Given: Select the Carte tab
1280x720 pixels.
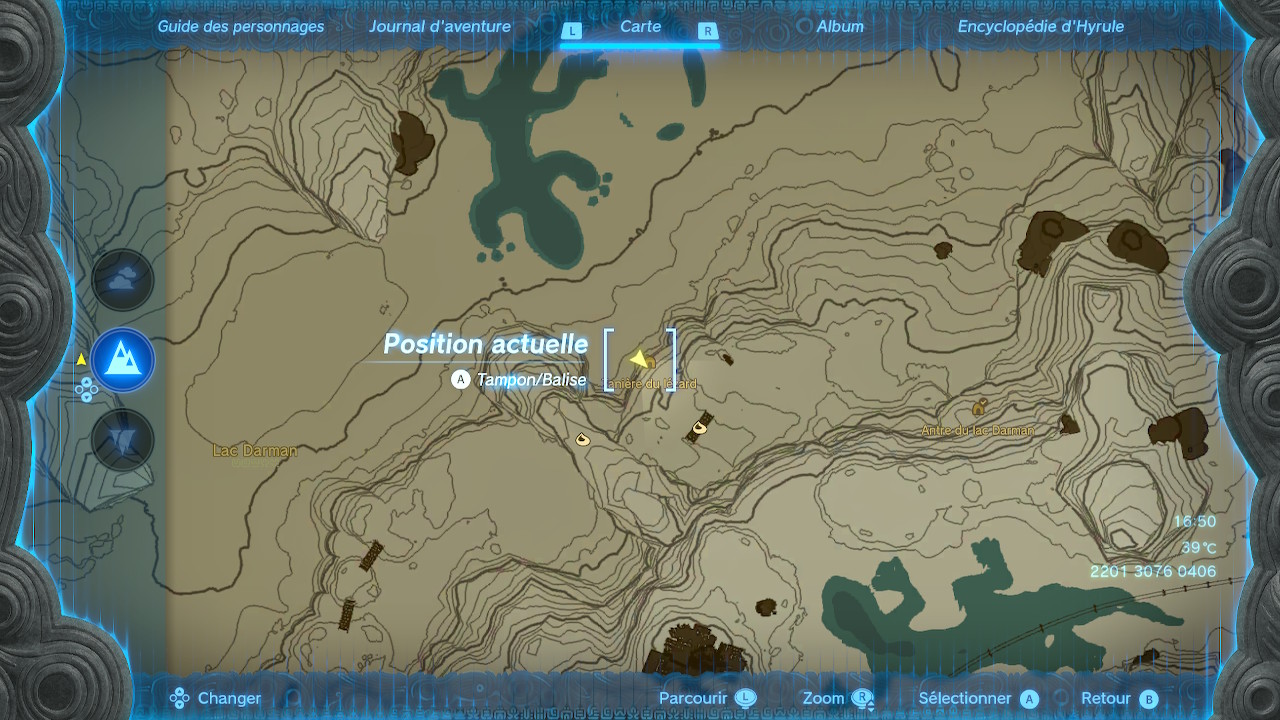Looking at the screenshot, I should click(640, 27).
